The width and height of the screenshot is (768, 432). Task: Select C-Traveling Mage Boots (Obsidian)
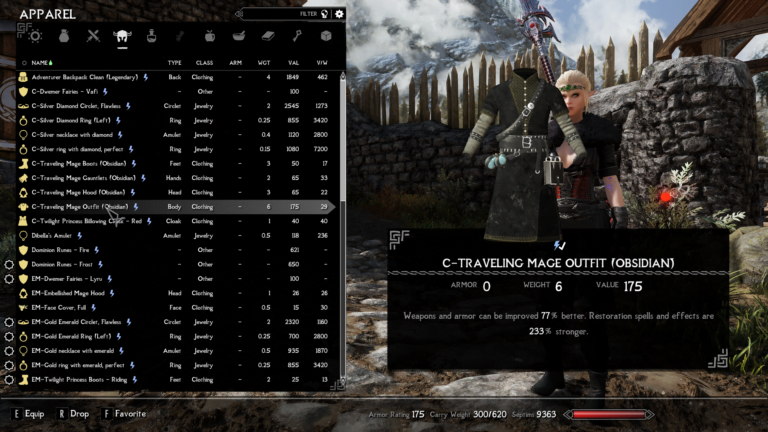[x=78, y=163]
